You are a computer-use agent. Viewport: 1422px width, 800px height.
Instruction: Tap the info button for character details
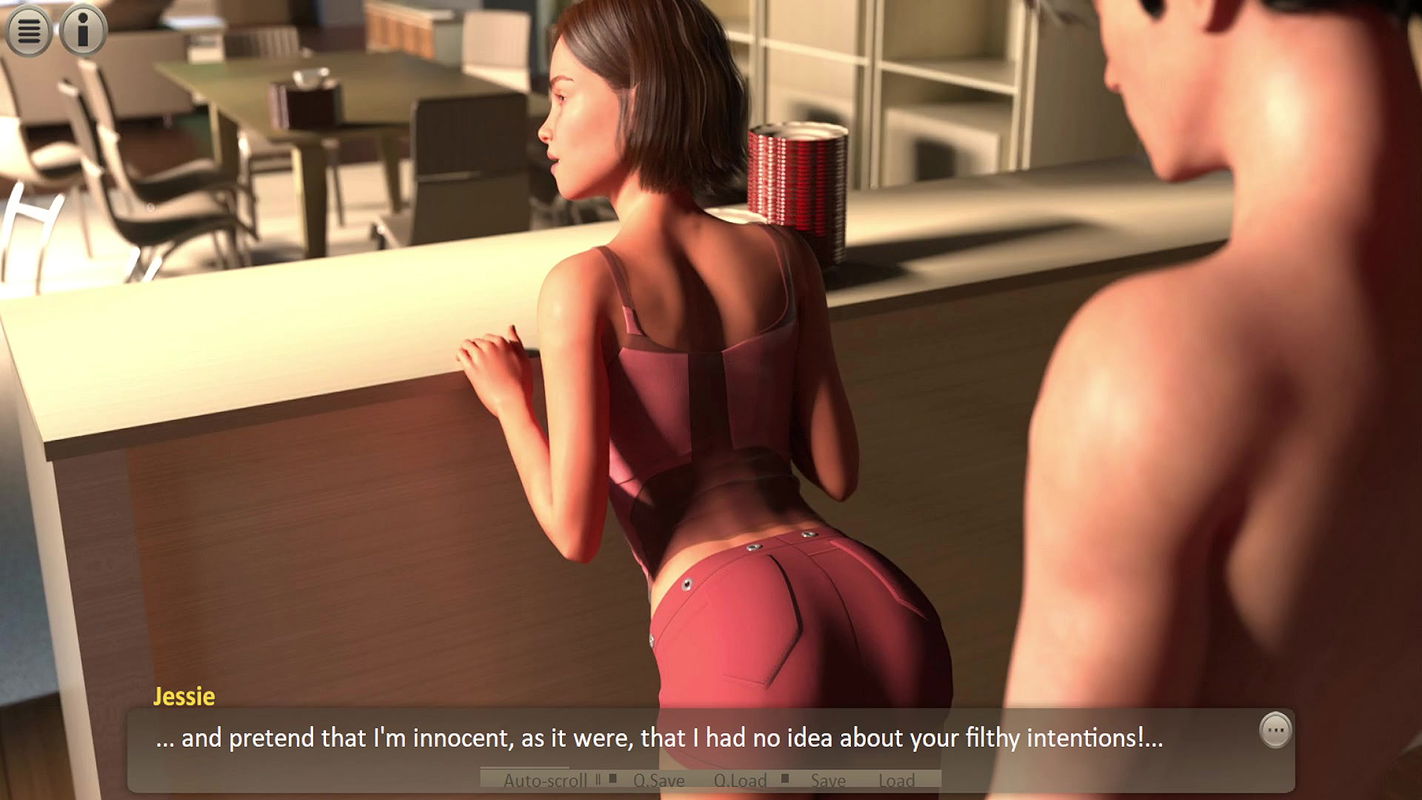81,29
